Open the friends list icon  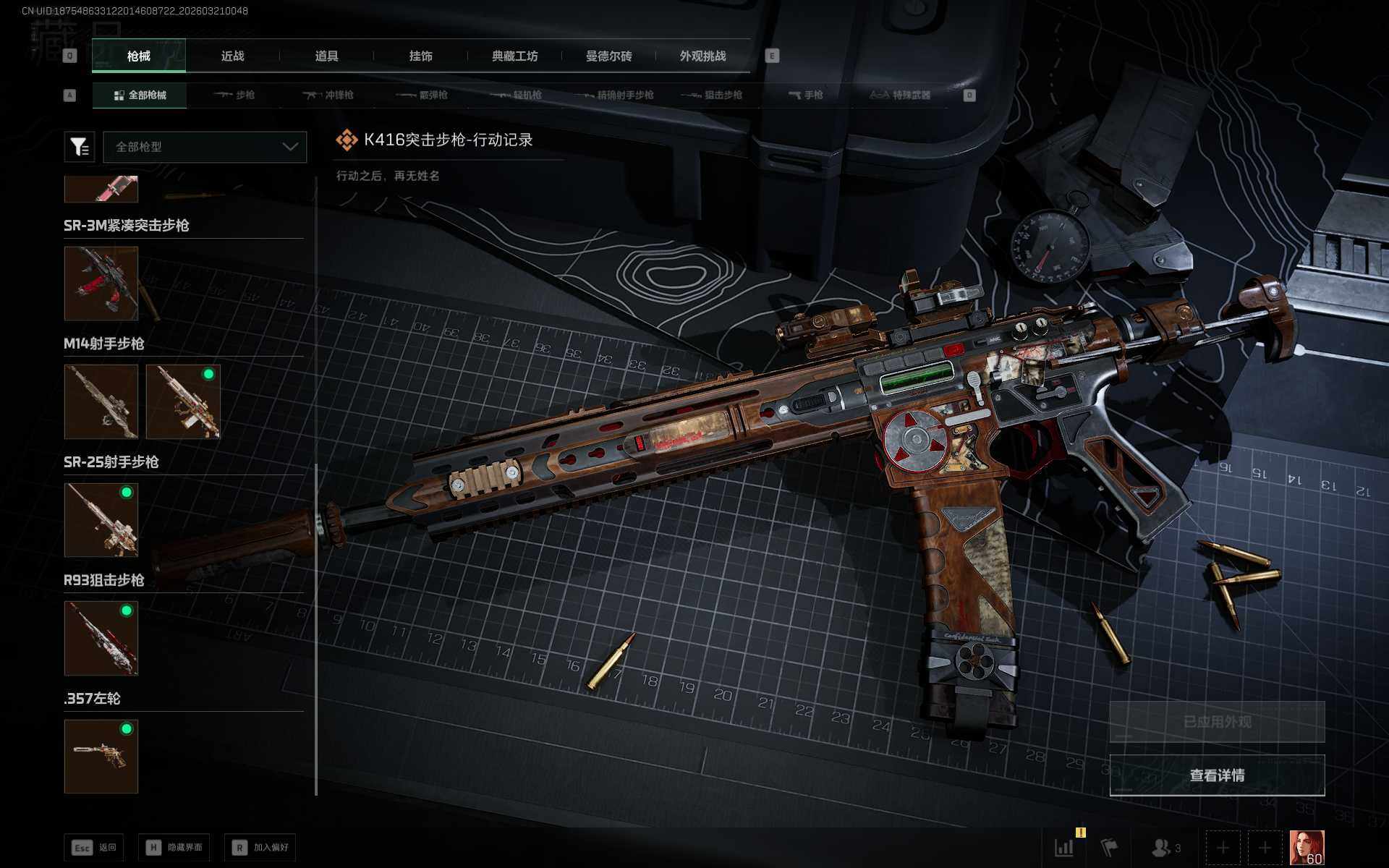coord(1165,847)
